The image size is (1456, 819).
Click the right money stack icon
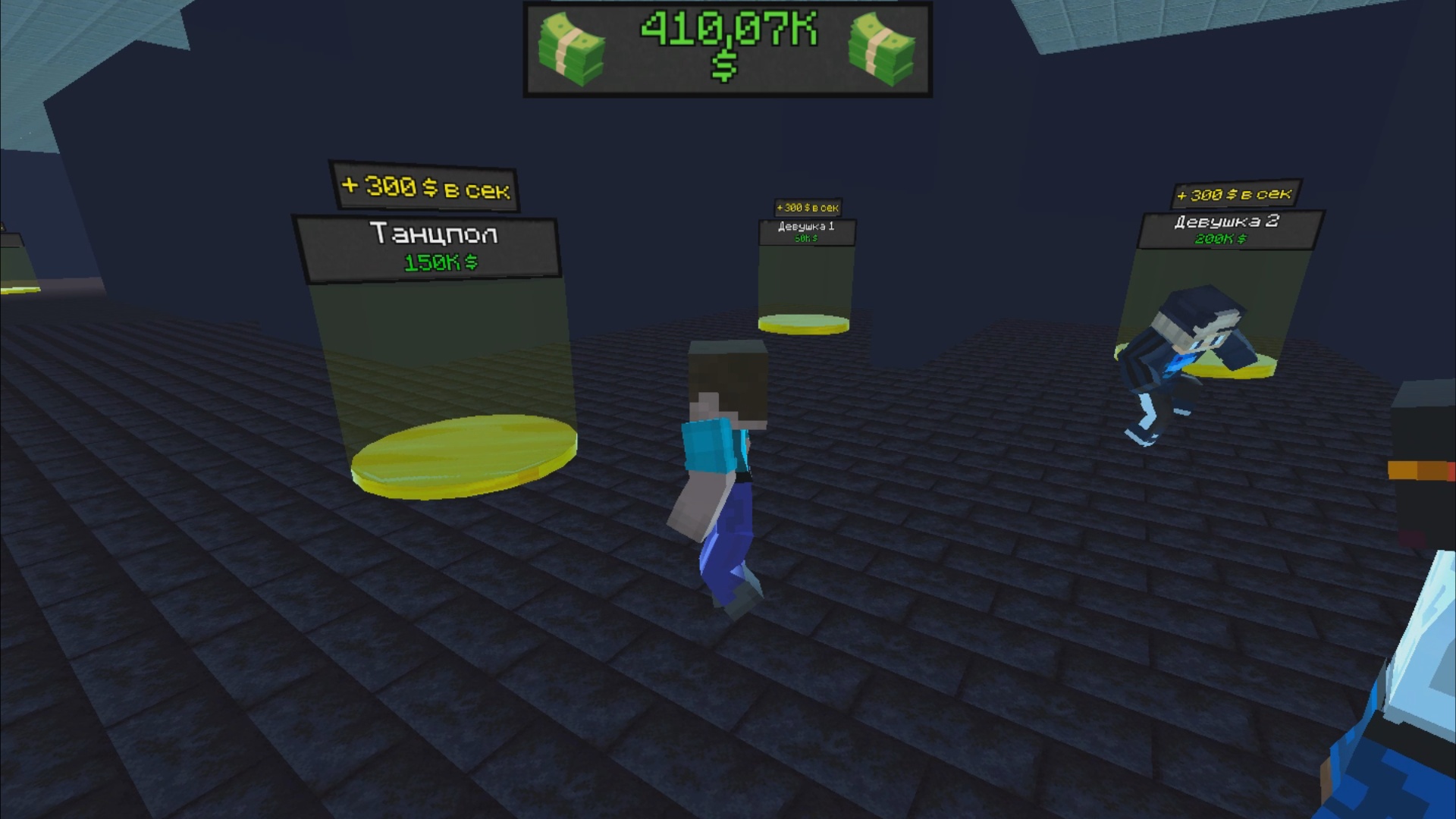(x=880, y=49)
